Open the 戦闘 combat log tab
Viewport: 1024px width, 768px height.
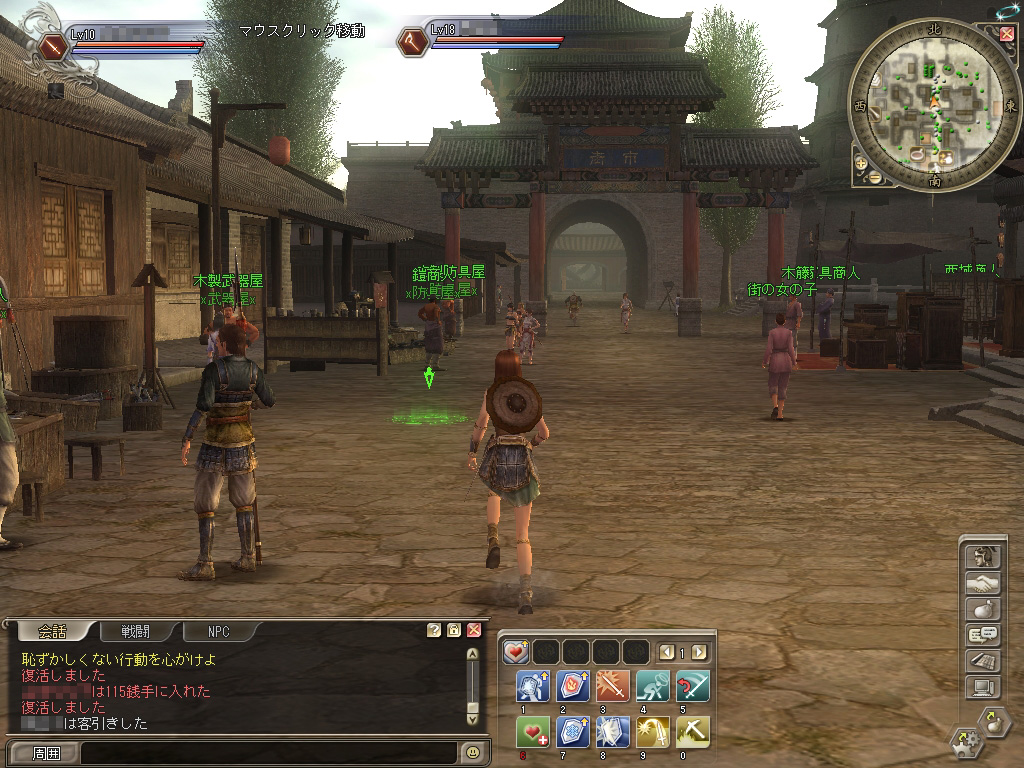(x=135, y=631)
